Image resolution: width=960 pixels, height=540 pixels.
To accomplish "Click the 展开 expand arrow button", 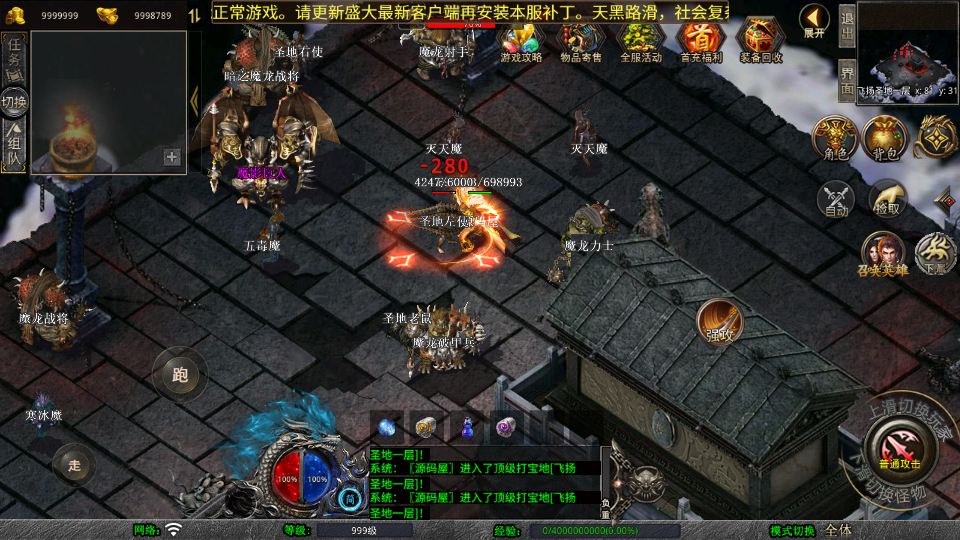I will pyautogui.click(x=815, y=20).
